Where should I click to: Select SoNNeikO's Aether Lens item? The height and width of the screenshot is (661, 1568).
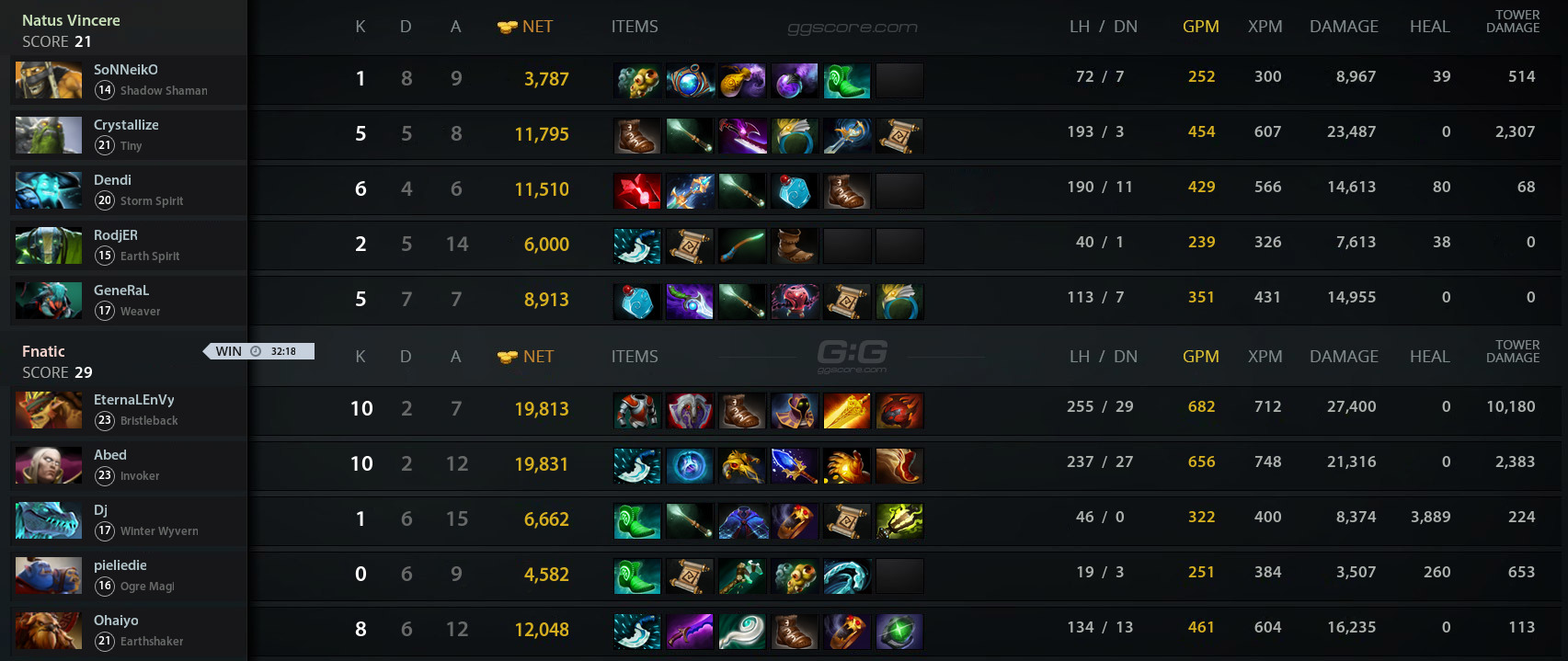click(x=690, y=81)
